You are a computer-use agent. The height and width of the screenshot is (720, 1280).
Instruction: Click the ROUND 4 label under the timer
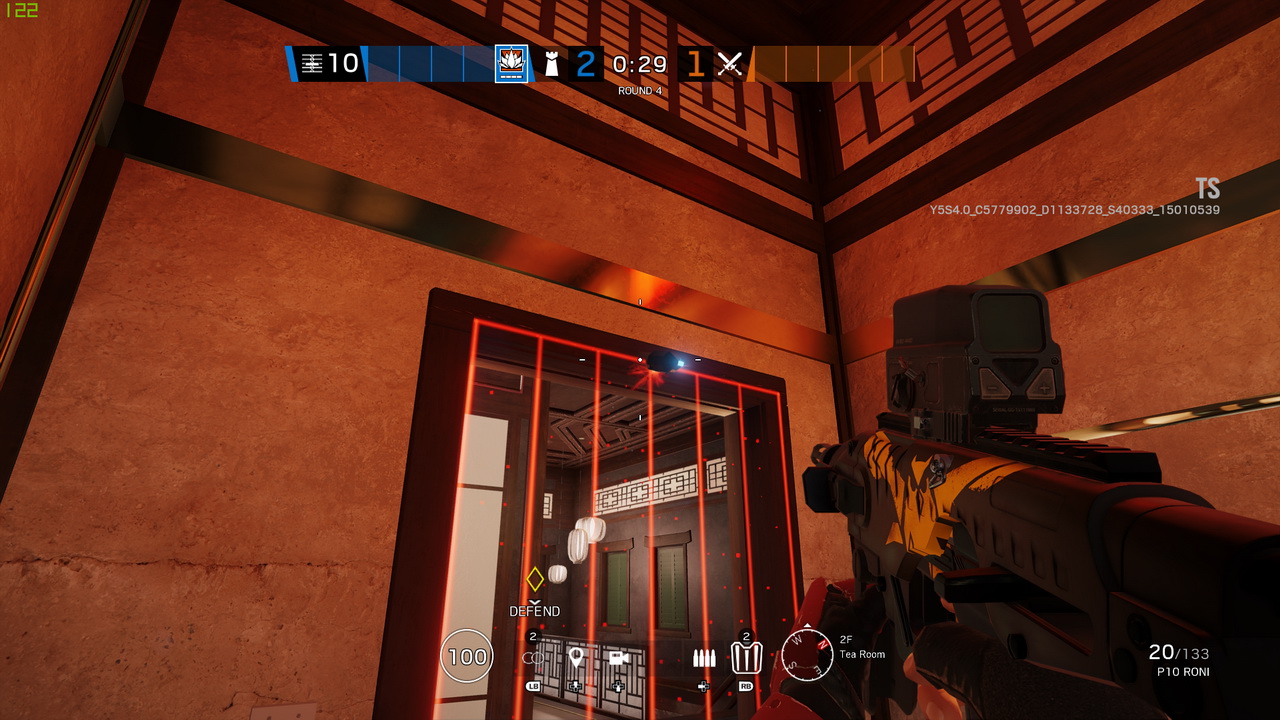coord(639,89)
